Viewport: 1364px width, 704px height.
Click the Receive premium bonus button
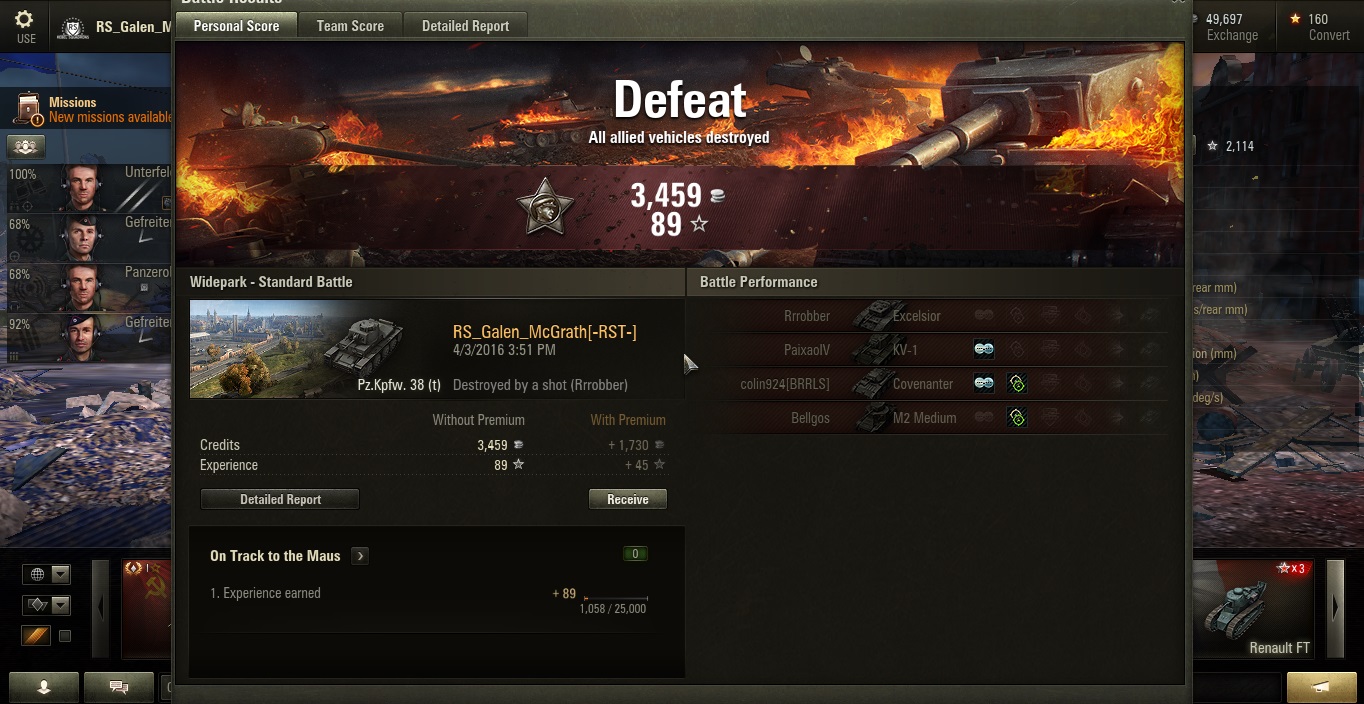(x=627, y=499)
